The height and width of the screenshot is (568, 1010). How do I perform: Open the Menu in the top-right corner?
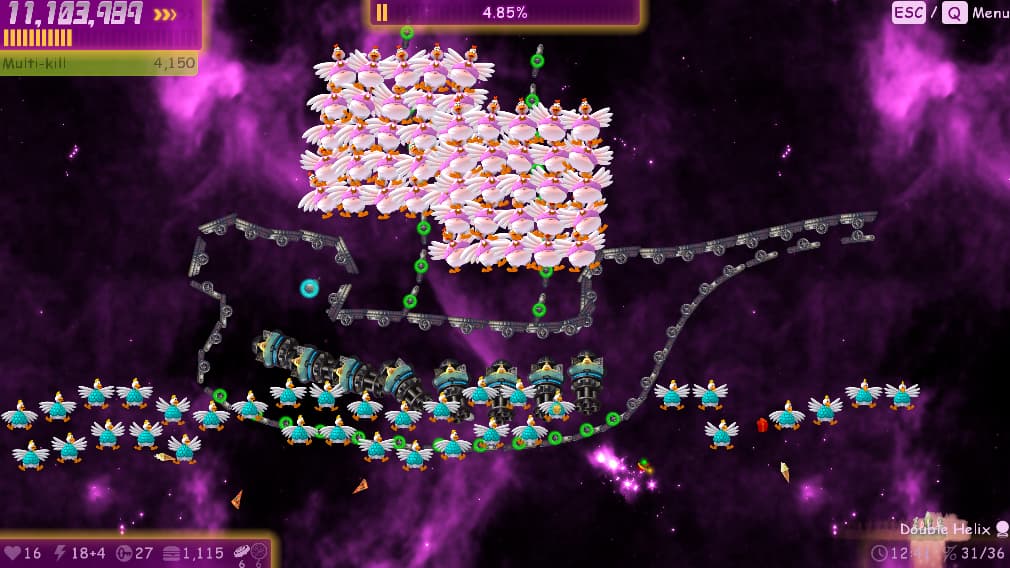[x=989, y=13]
